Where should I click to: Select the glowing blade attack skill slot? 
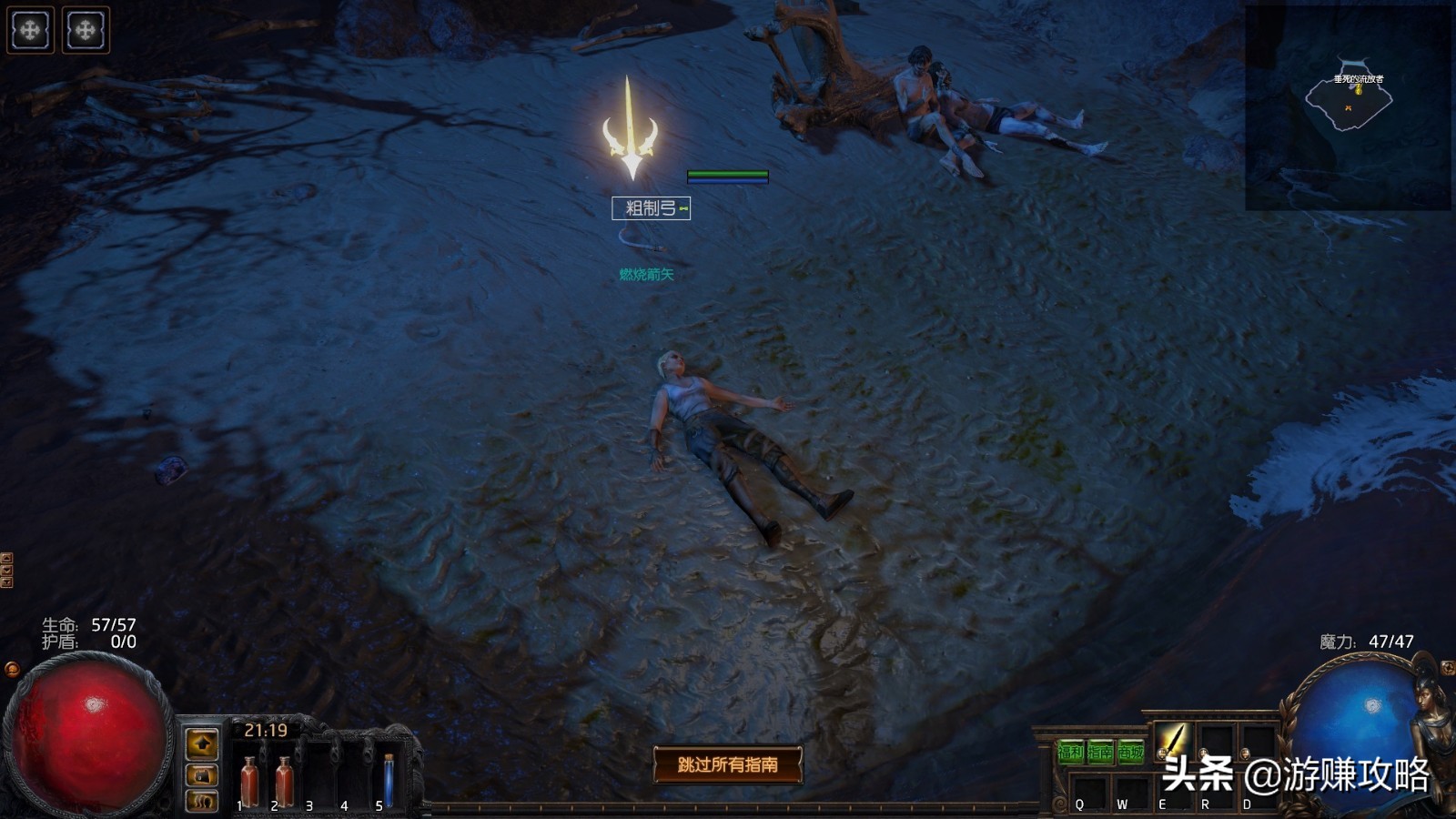[1173, 742]
